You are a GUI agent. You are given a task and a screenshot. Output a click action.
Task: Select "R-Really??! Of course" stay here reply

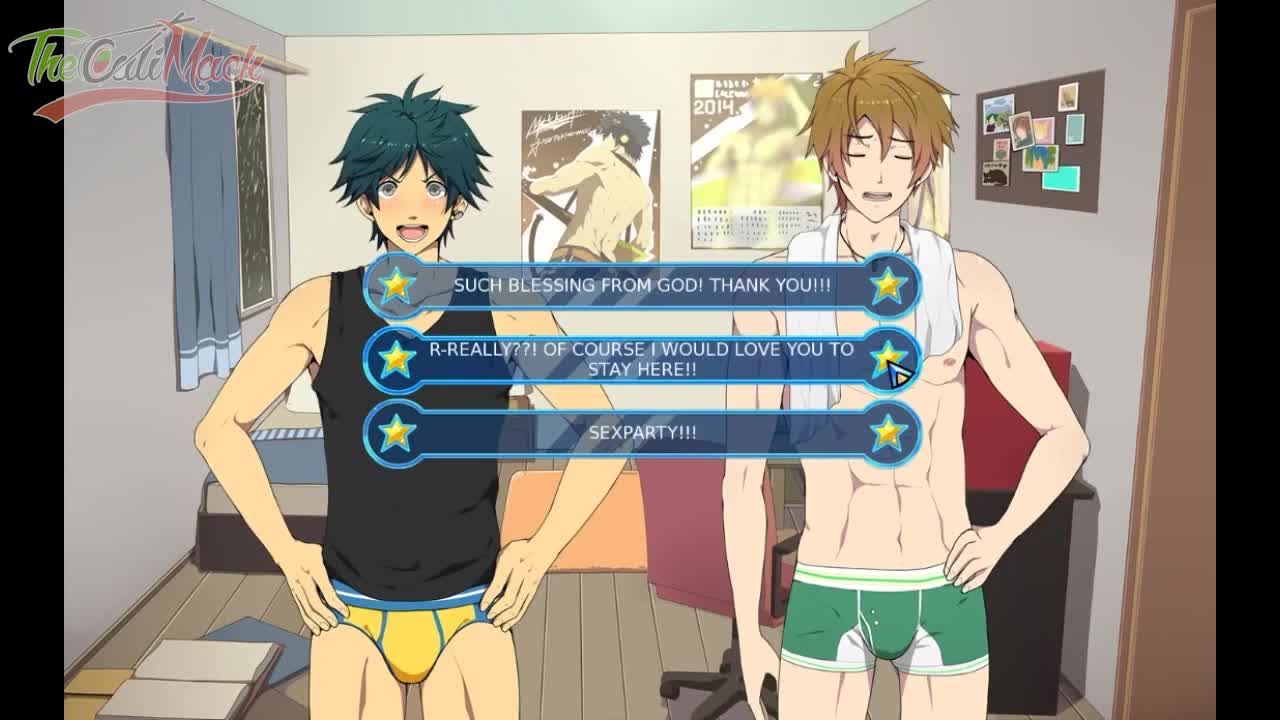(x=641, y=359)
